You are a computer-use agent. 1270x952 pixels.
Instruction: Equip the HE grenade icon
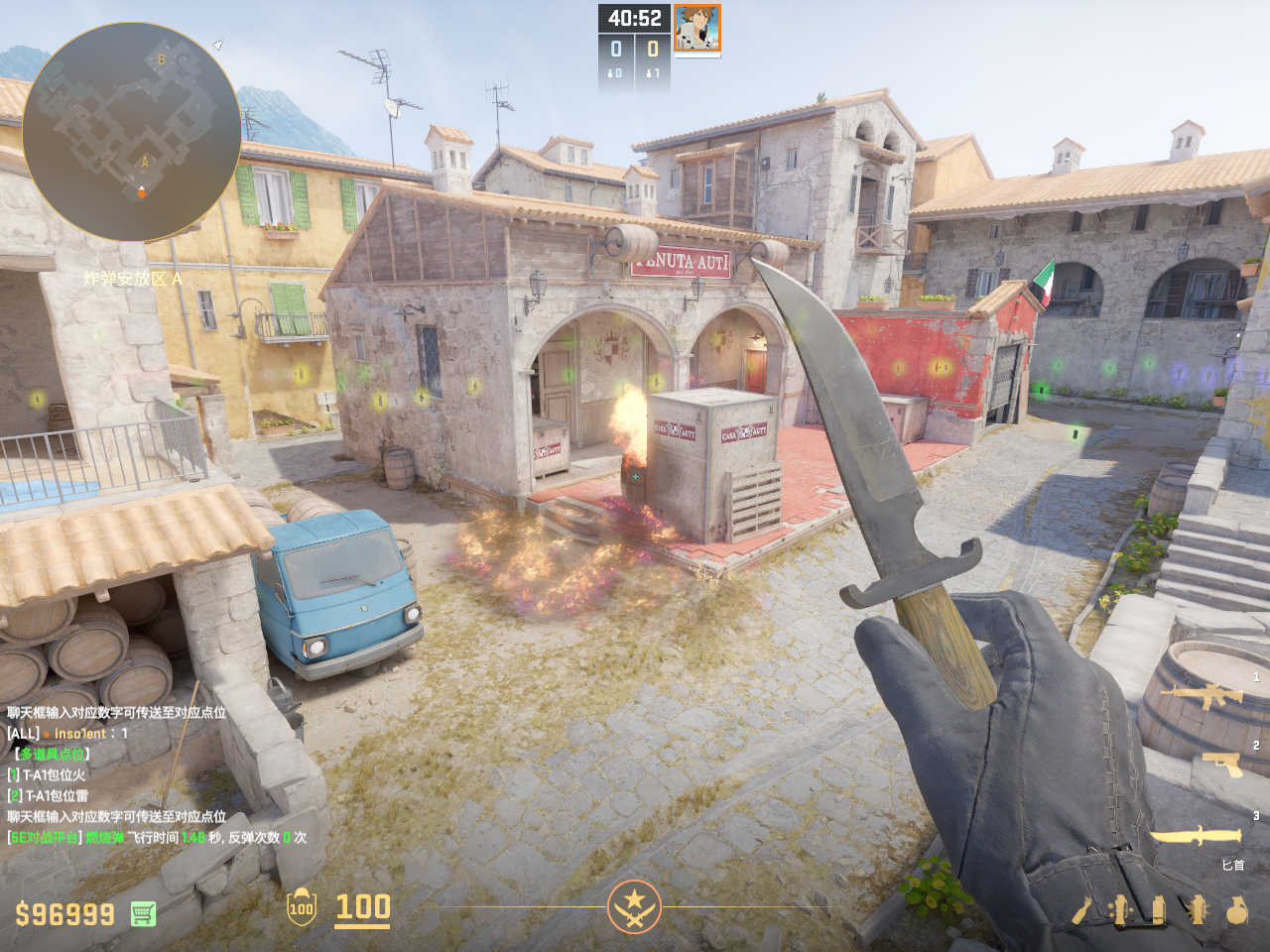[x=1236, y=910]
